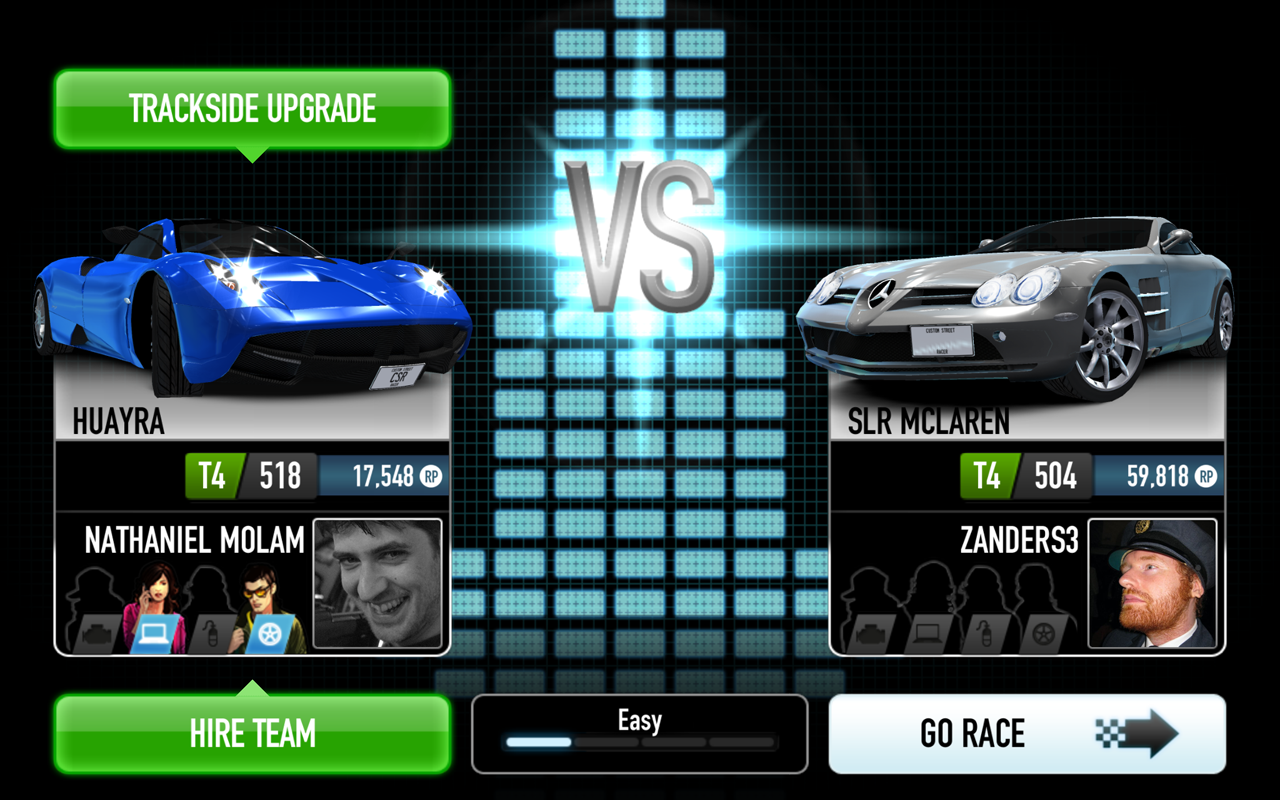Adjust the Easy difficulty slider
The height and width of the screenshot is (800, 1280).
pos(639,743)
